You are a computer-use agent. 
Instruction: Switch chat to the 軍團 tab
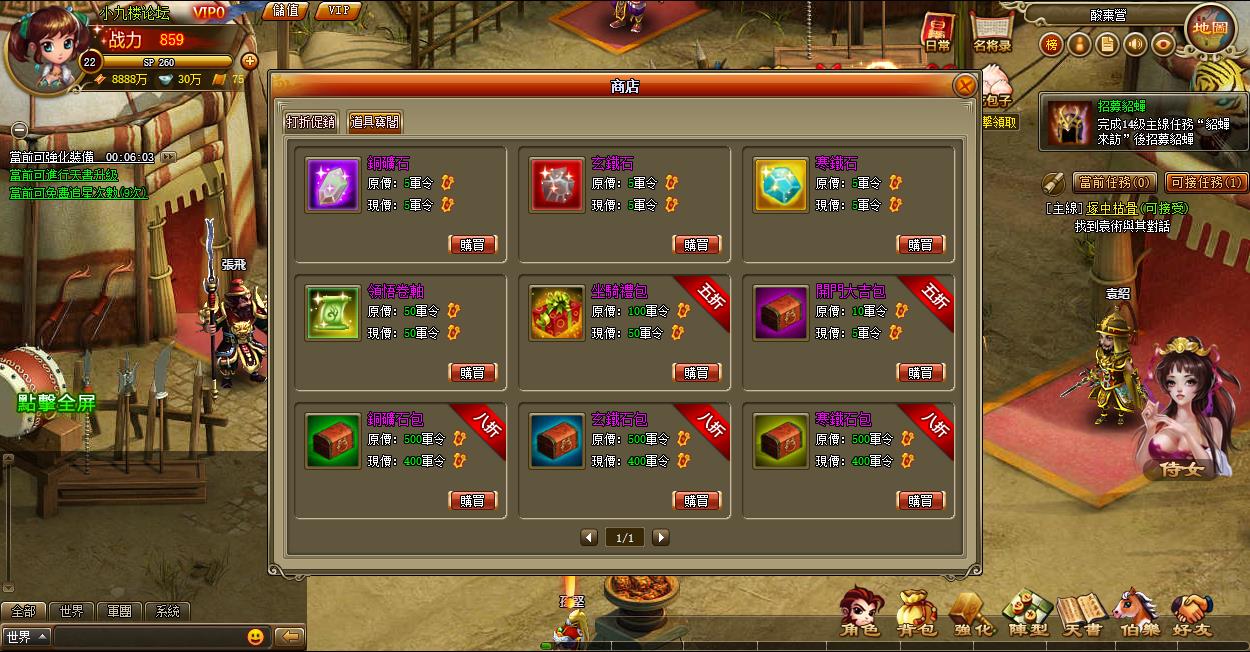pyautogui.click(x=119, y=611)
